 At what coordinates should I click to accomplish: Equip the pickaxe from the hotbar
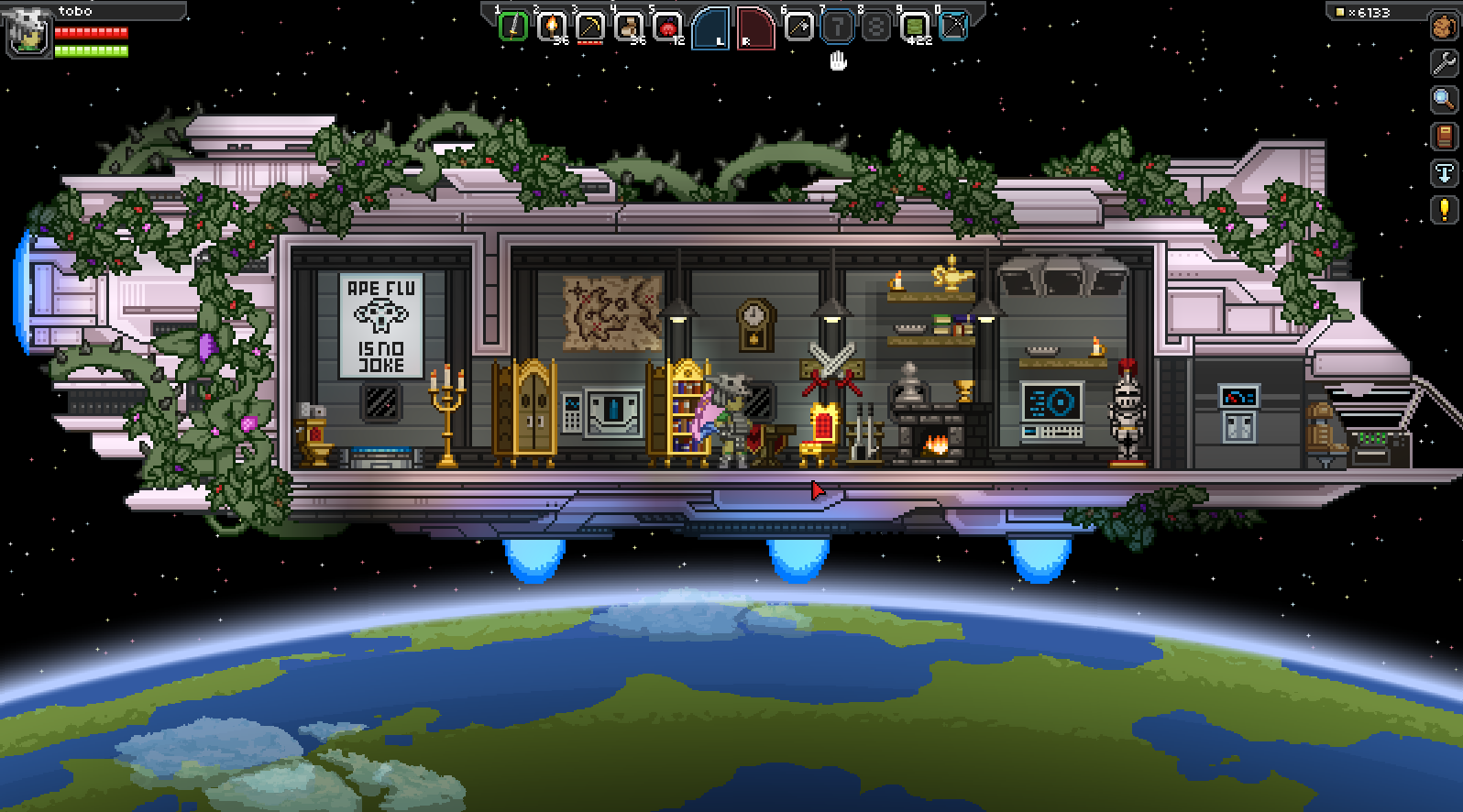pos(589,27)
